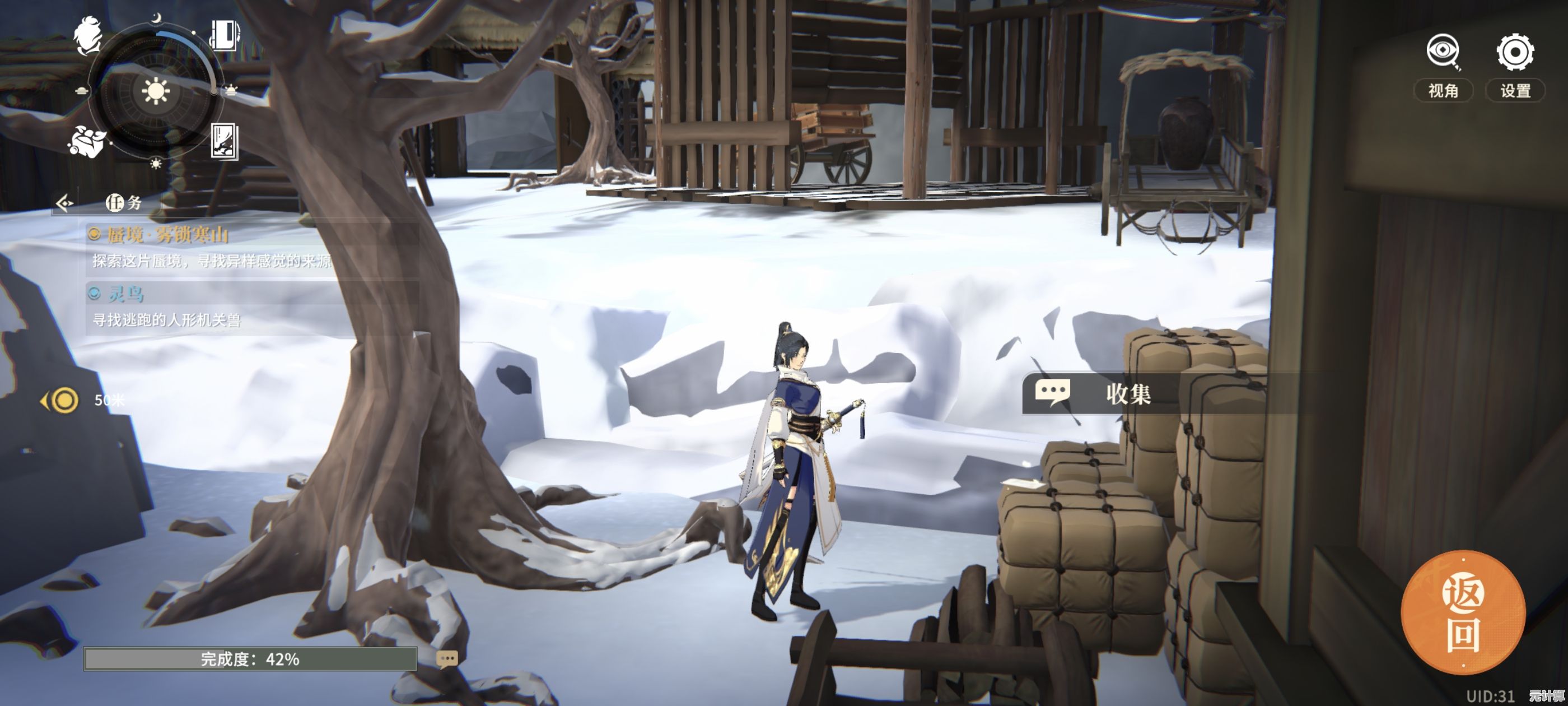Open the notebook journal icon
Screen dimensions: 1568x706
tap(224, 34)
